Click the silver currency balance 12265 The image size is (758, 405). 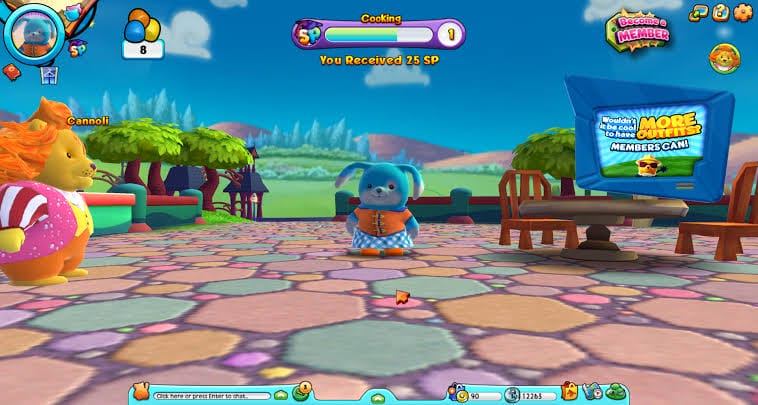[x=528, y=395]
